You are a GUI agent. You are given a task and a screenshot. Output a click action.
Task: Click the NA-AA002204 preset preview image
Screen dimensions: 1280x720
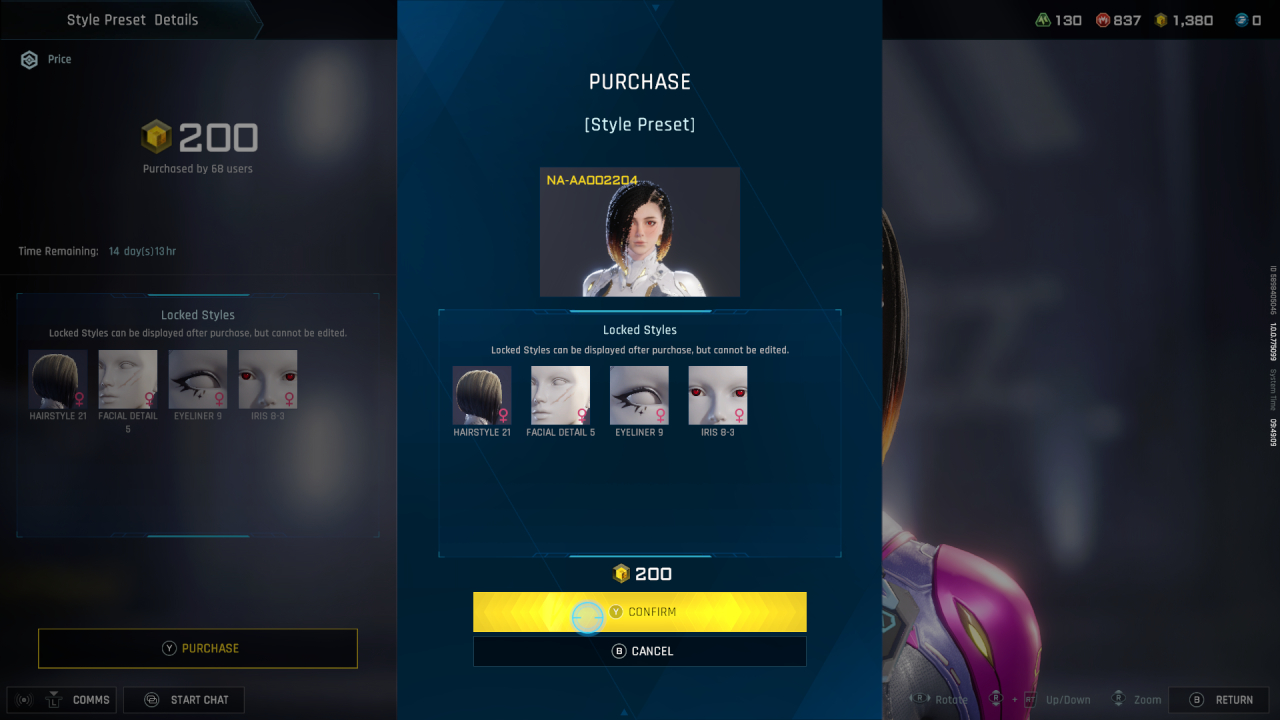tap(640, 232)
